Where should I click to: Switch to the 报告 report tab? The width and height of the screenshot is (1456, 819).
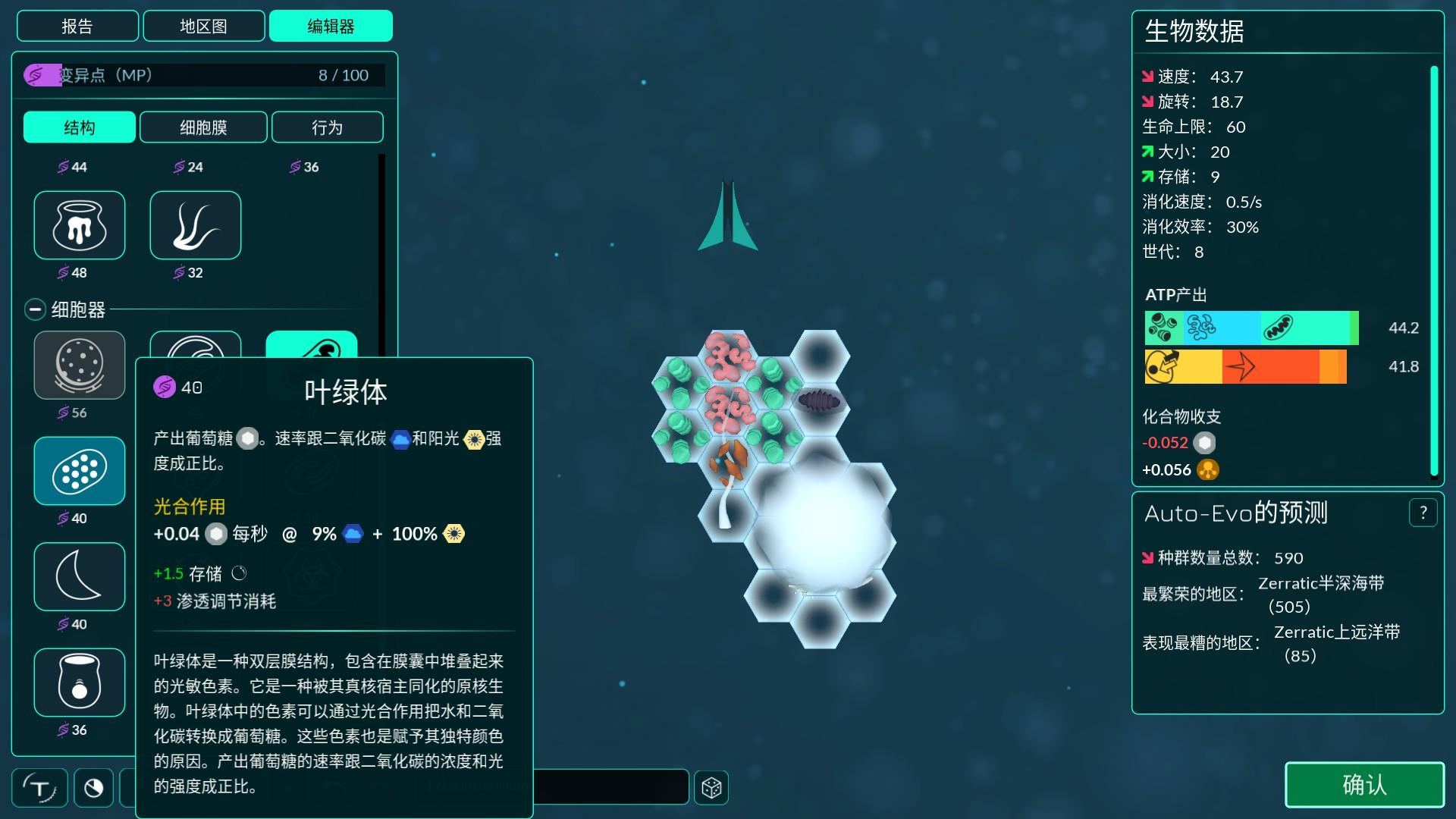coord(77,27)
